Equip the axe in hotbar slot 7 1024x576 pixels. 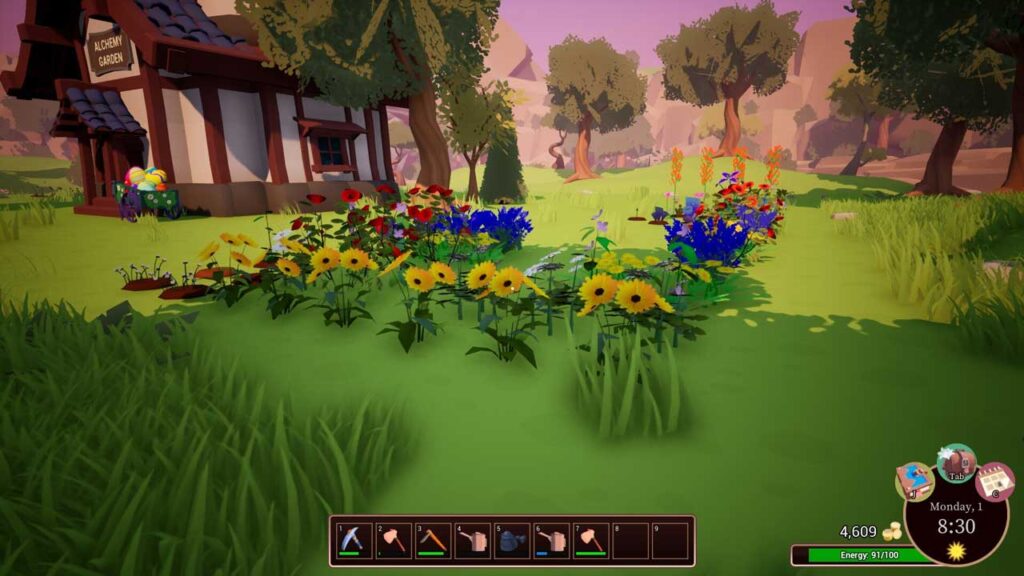(x=590, y=541)
